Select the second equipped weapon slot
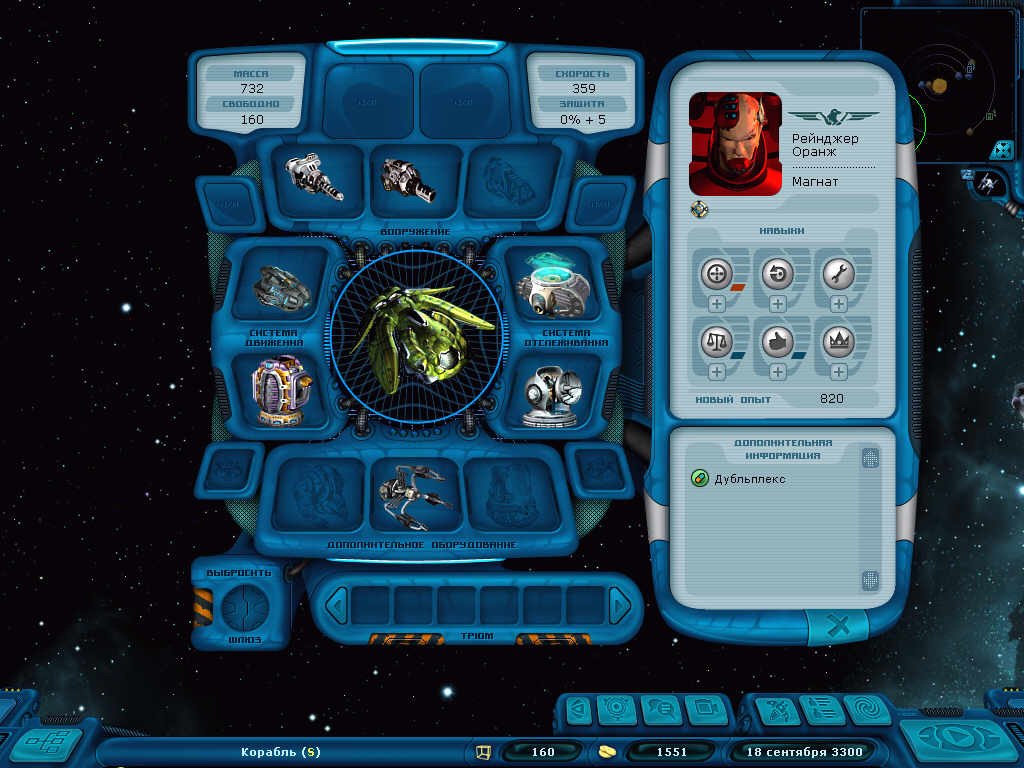 [x=410, y=180]
